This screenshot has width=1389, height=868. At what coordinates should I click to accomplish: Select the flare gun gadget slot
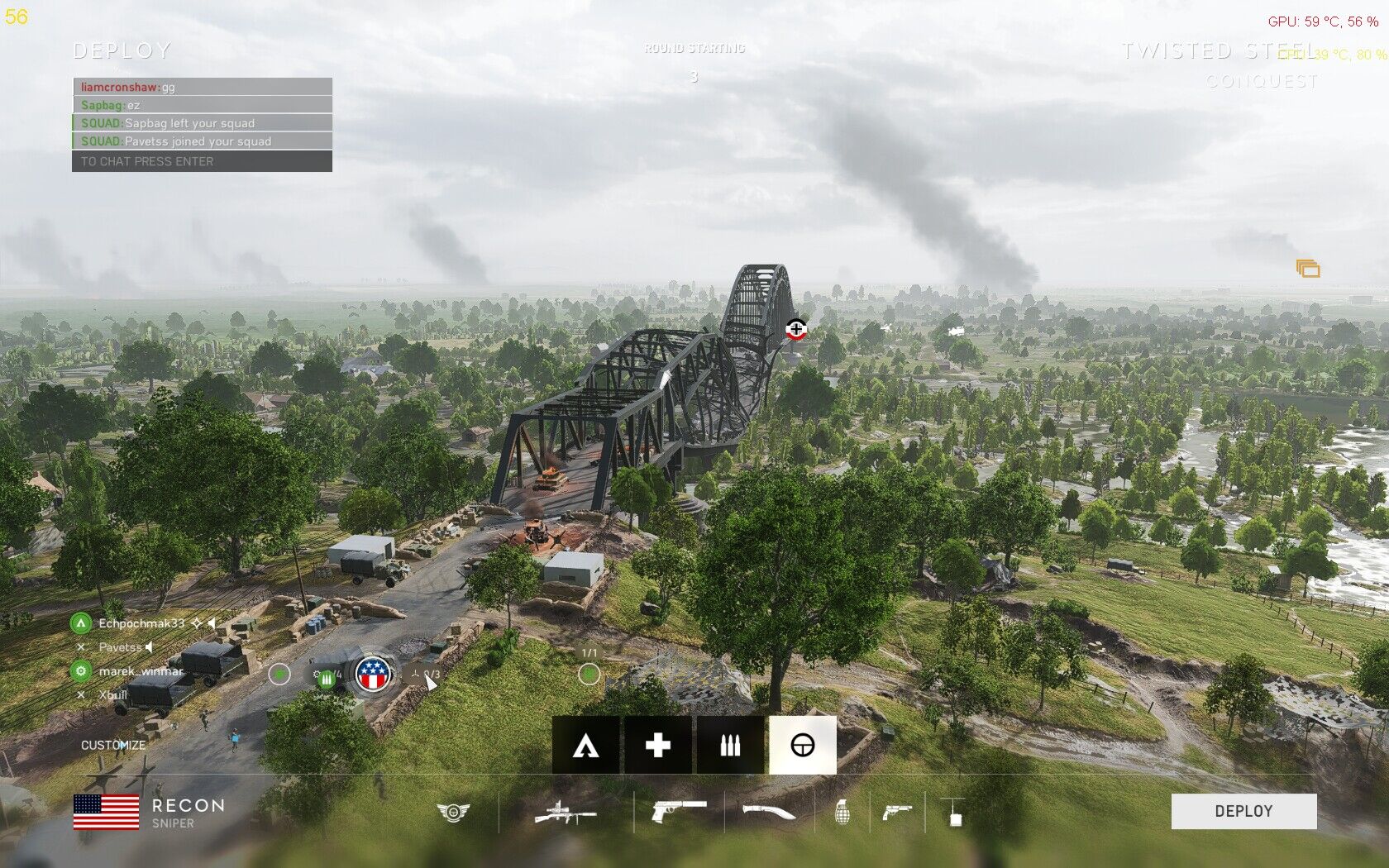click(896, 813)
